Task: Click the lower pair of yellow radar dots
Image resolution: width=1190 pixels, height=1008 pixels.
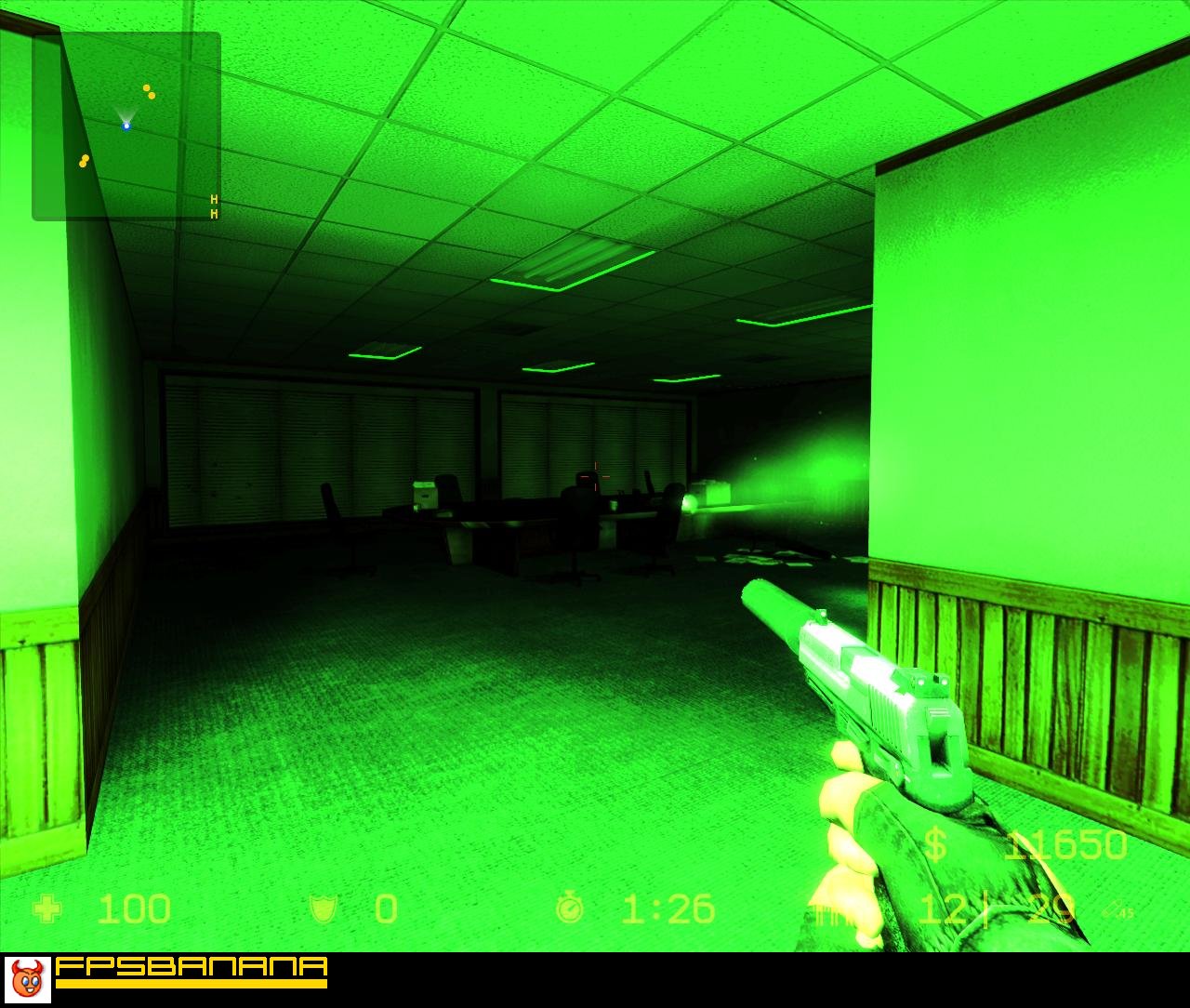Action: click(82, 161)
